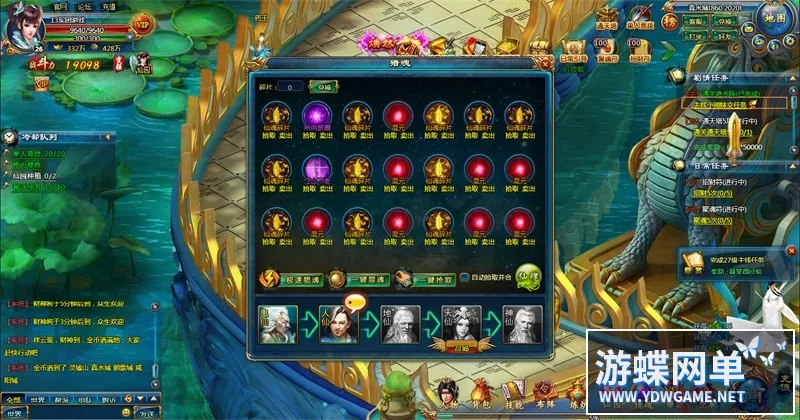Toggle the 自动拾取并合 checkbox
The image size is (800, 420).
pos(464,278)
